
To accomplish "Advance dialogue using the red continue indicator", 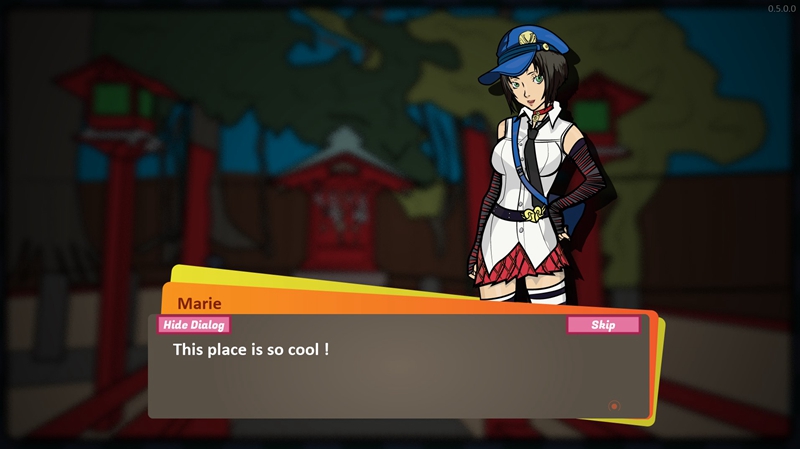I will (x=614, y=406).
